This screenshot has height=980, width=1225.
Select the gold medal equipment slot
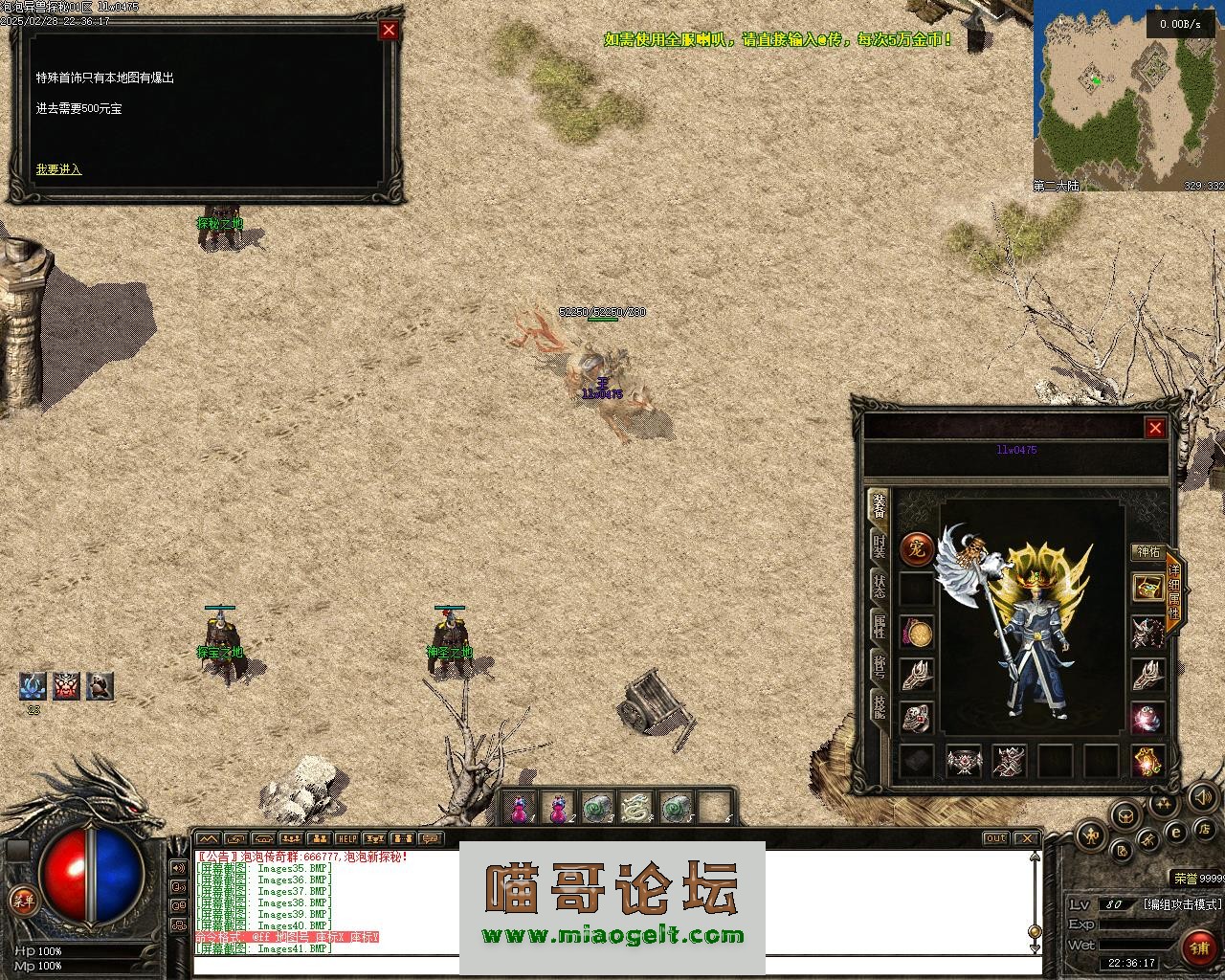click(x=917, y=632)
